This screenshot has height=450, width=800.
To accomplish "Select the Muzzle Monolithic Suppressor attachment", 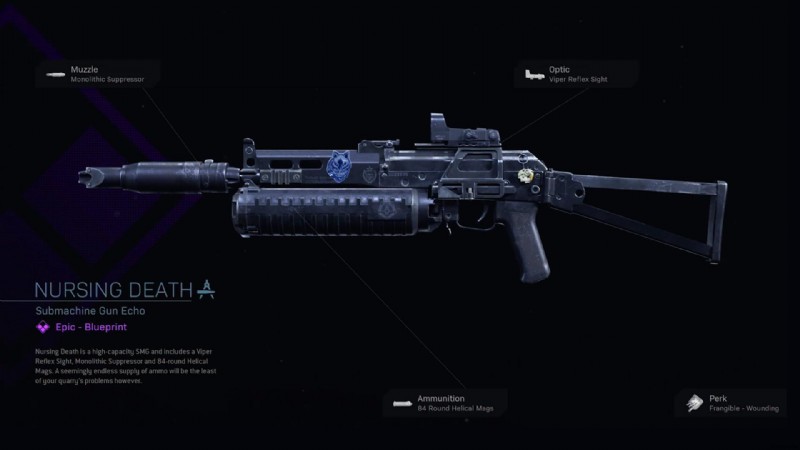I will [98, 73].
